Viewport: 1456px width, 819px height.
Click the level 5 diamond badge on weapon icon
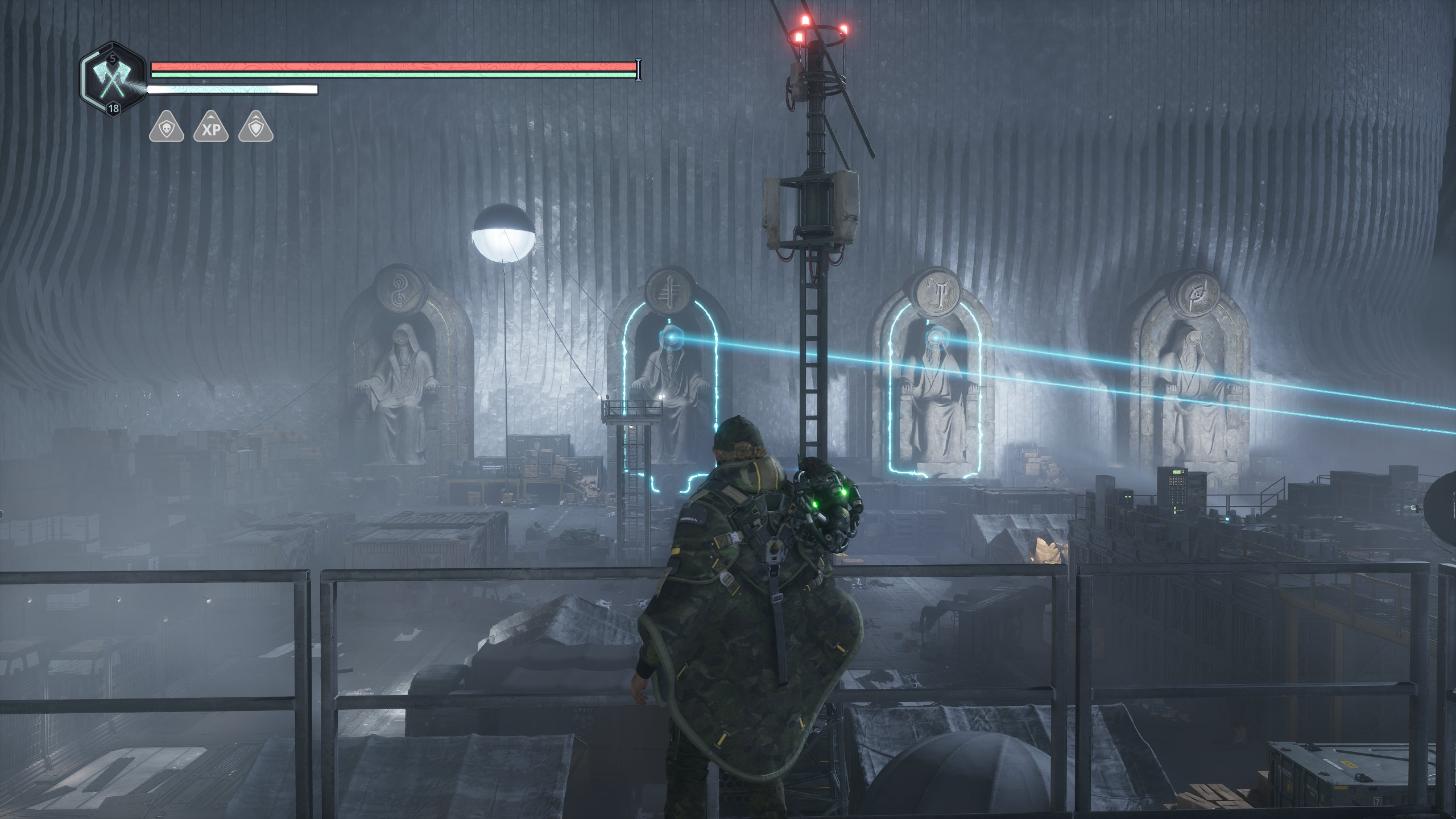click(113, 58)
